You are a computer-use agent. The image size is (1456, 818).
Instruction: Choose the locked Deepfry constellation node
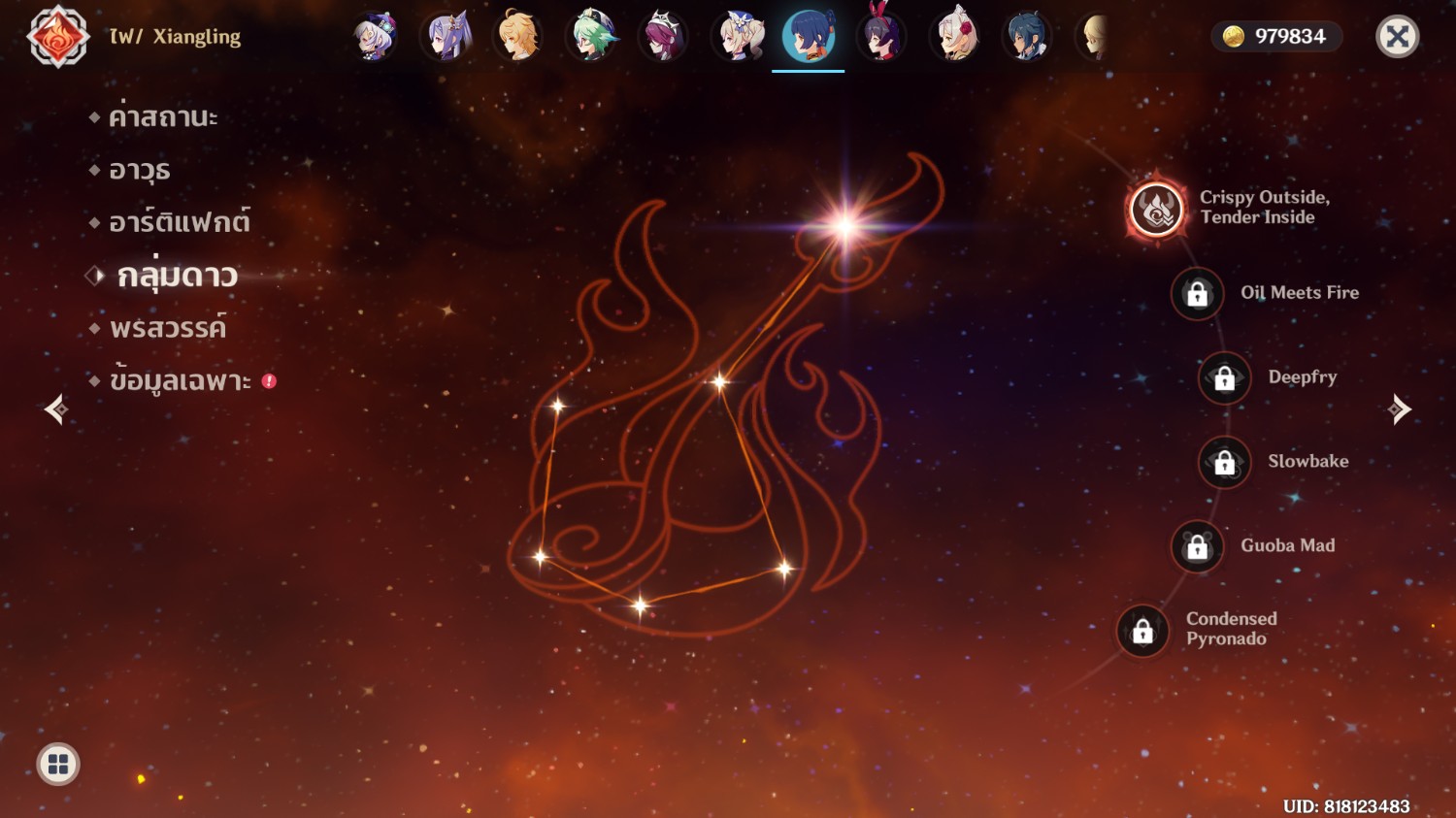[1224, 377]
